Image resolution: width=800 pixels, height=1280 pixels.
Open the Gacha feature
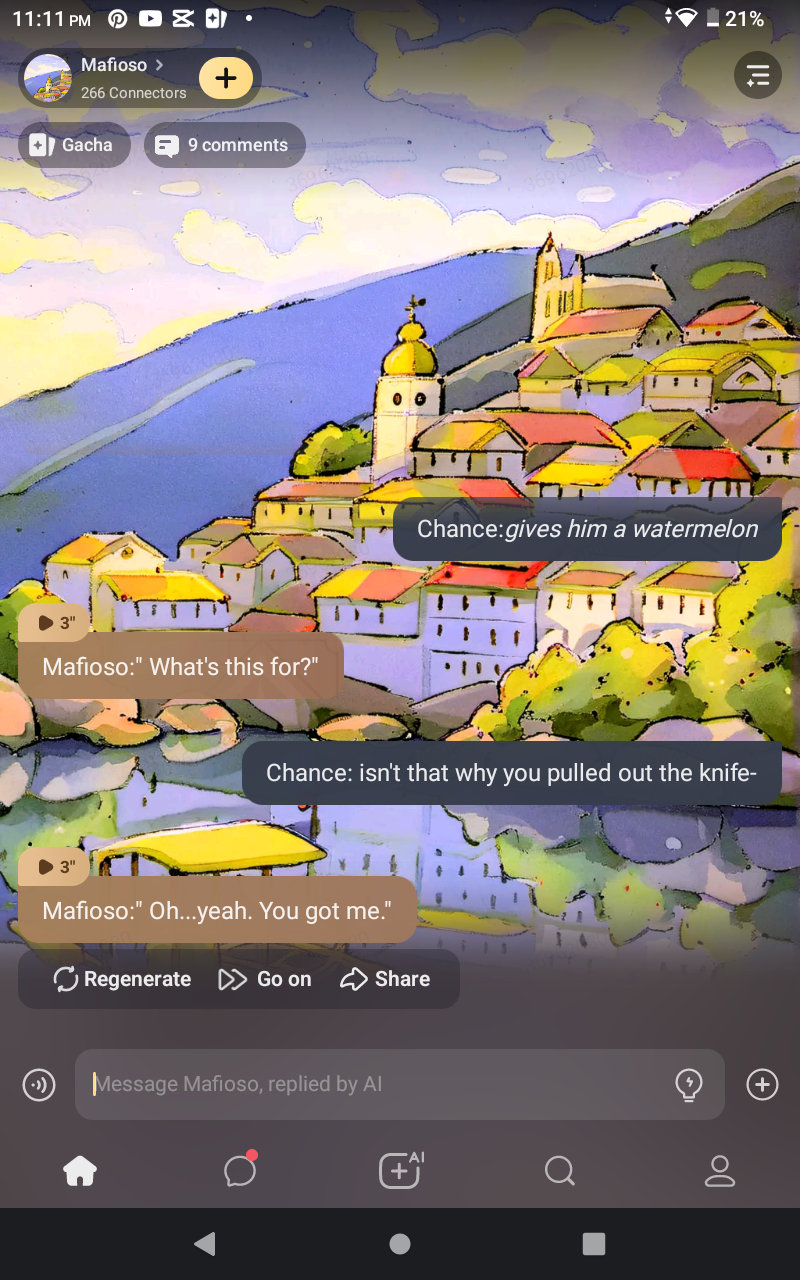click(74, 145)
